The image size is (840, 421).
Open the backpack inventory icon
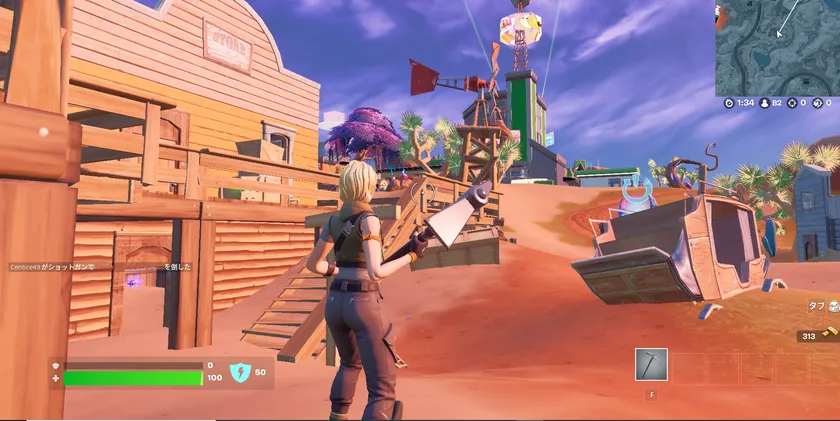coord(832,307)
